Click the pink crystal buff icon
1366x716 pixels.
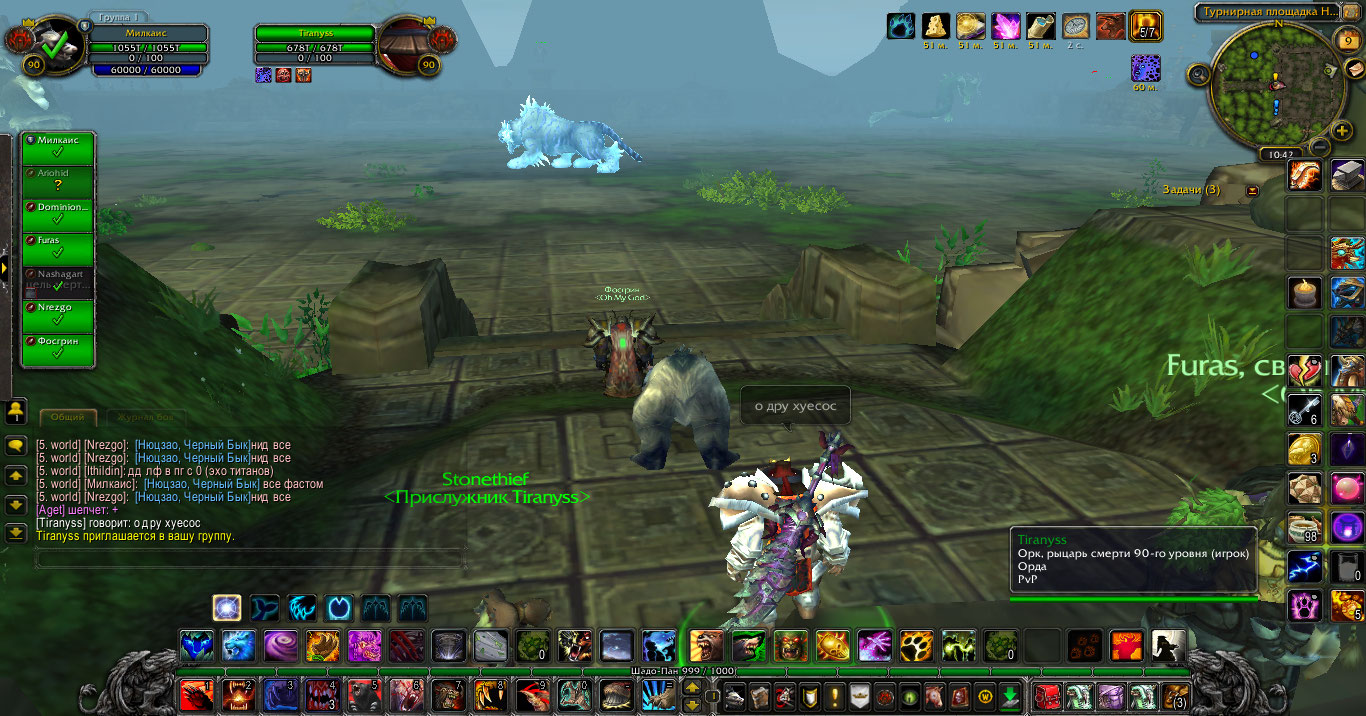tap(1005, 26)
